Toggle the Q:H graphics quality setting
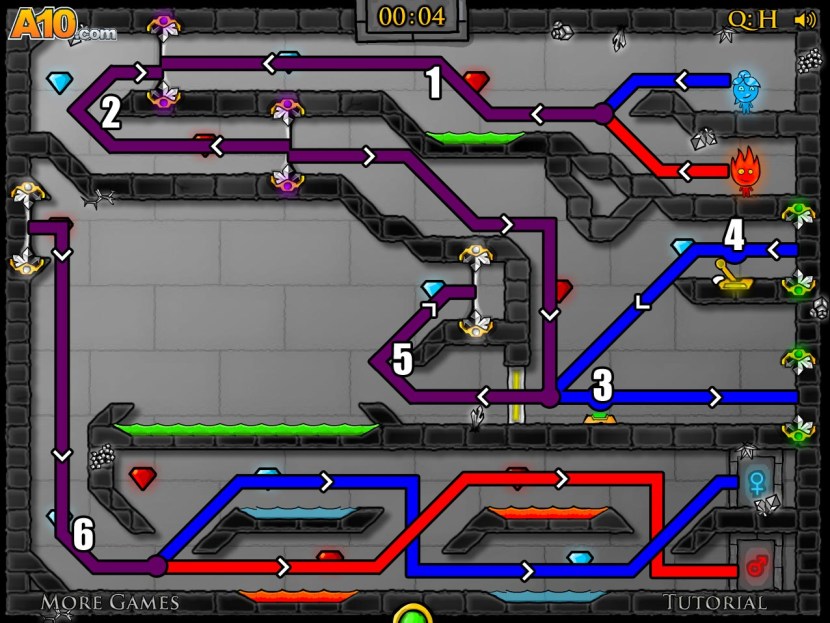Viewport: 830px width, 623px height. click(752, 19)
